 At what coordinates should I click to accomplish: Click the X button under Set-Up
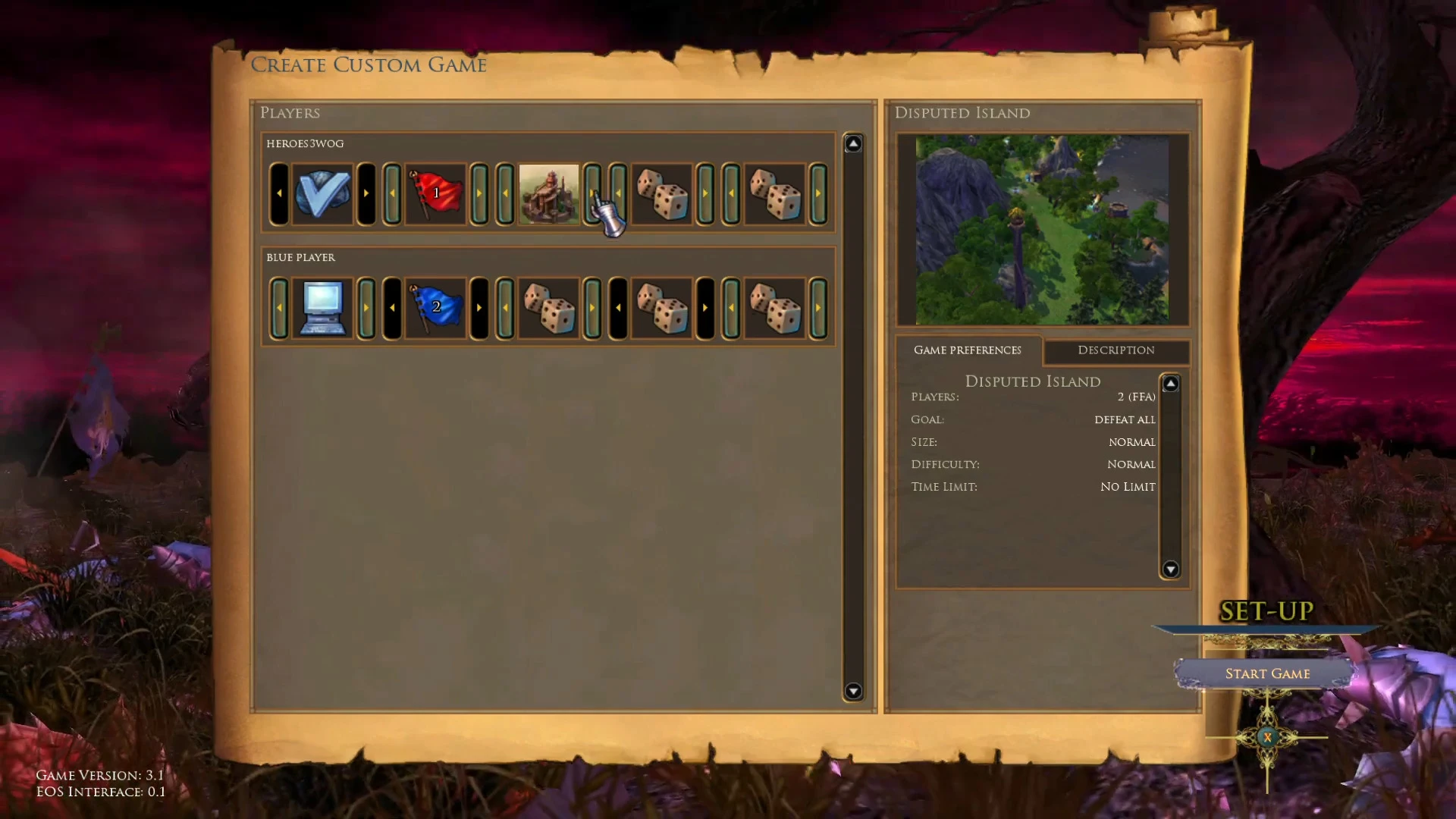coord(1266,736)
